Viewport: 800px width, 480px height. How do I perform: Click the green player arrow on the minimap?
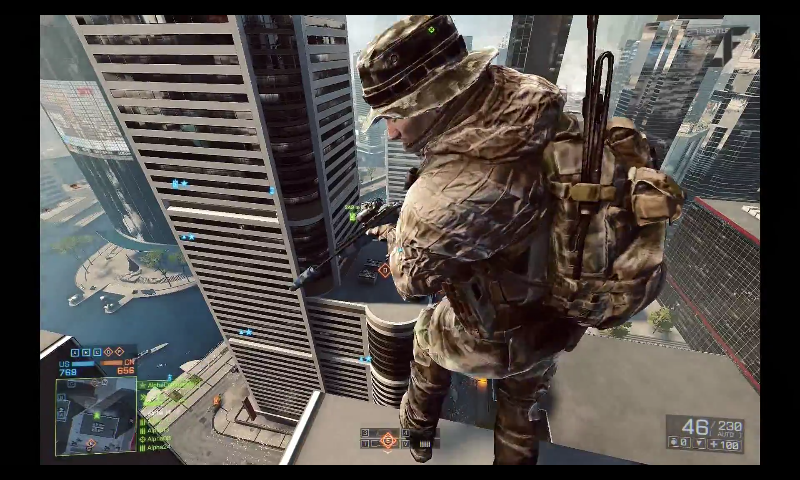97,414
